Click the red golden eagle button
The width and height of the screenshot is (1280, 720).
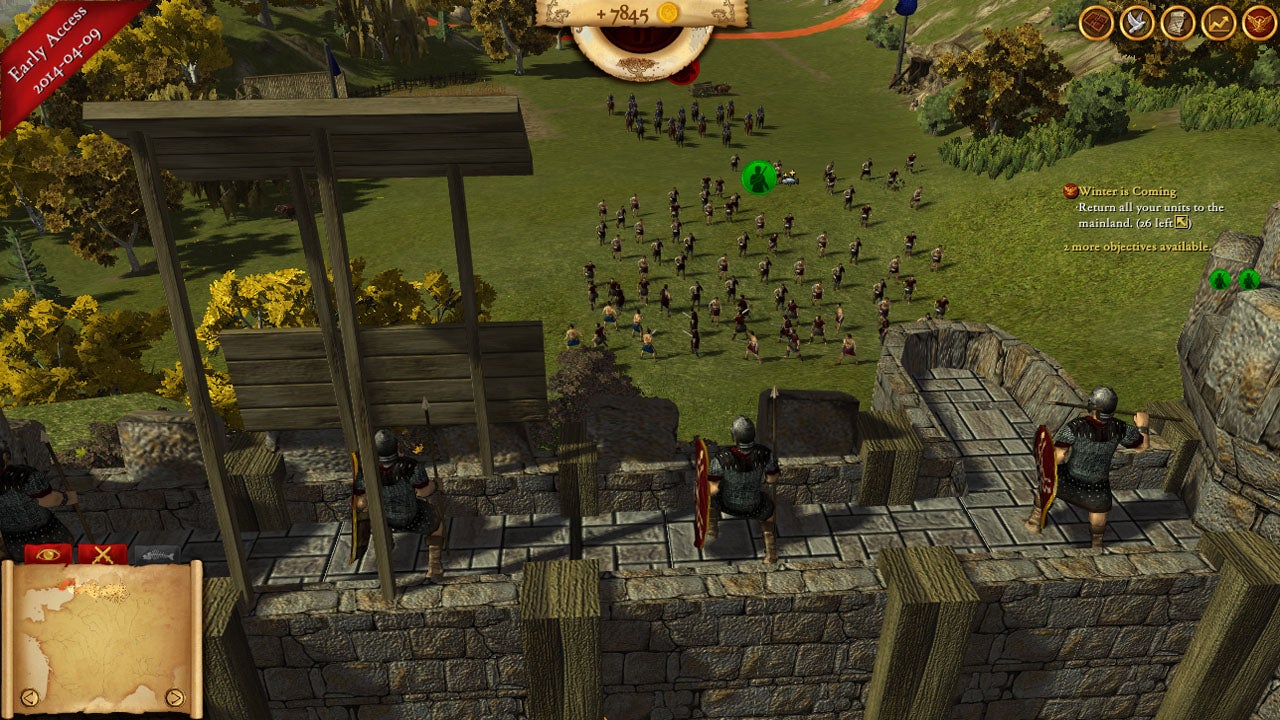1259,23
